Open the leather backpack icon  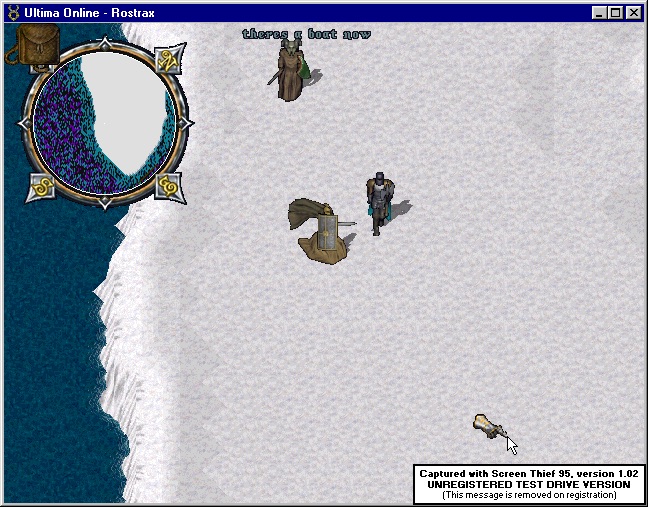tap(36, 46)
